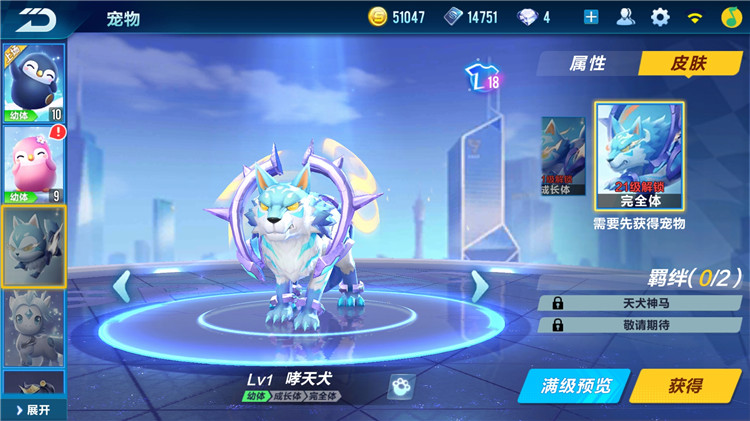The height and width of the screenshot is (421, 750).
Task: Open the yellow music note icon
Action: pos(731,17)
